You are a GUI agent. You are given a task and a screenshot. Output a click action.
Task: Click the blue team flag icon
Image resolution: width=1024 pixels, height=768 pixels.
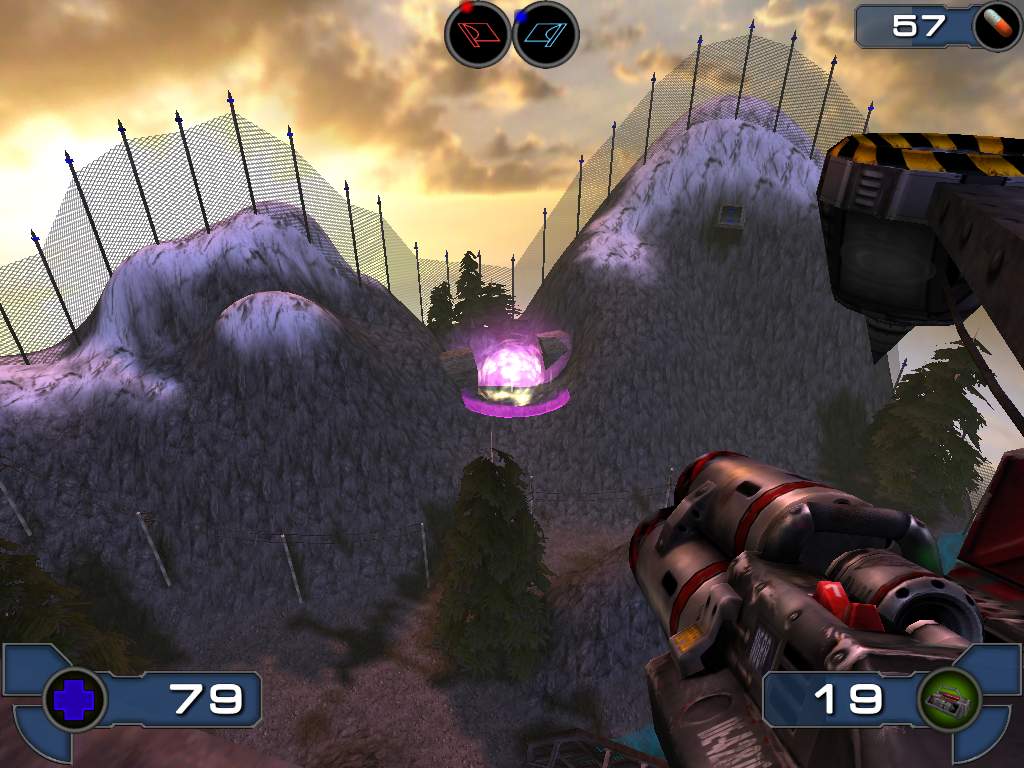(545, 34)
